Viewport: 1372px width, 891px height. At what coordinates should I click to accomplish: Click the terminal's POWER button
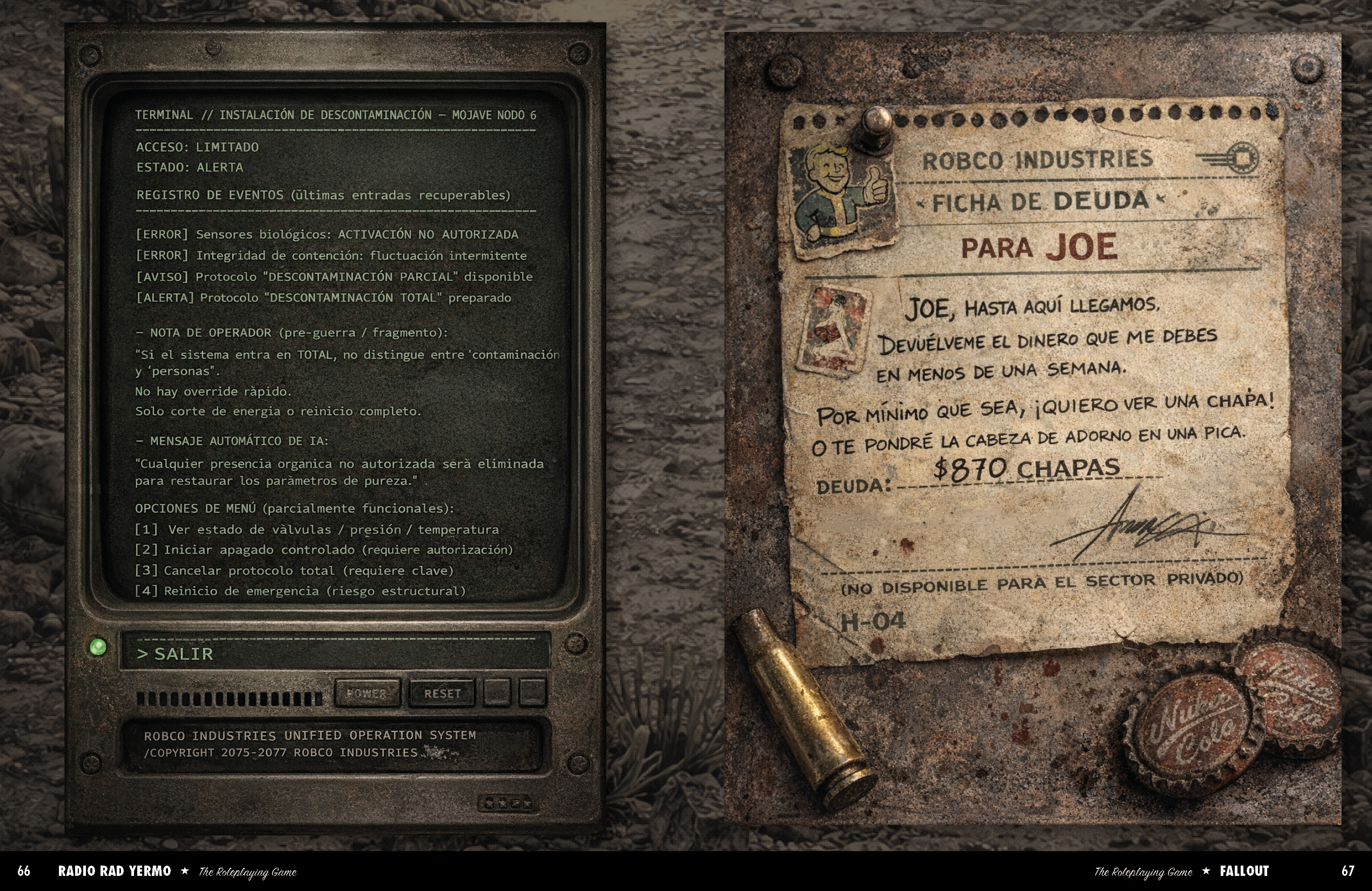367,693
